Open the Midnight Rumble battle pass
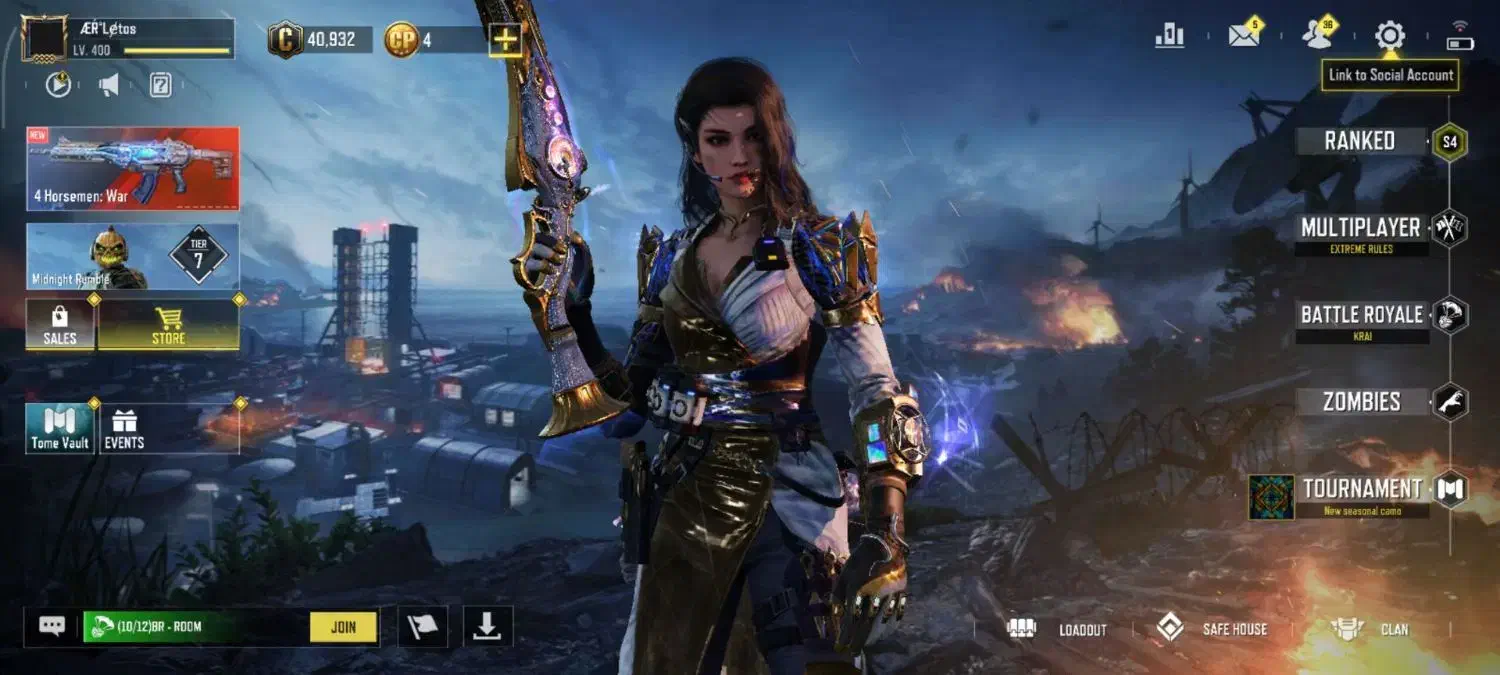This screenshot has width=1500, height=675. (x=133, y=257)
